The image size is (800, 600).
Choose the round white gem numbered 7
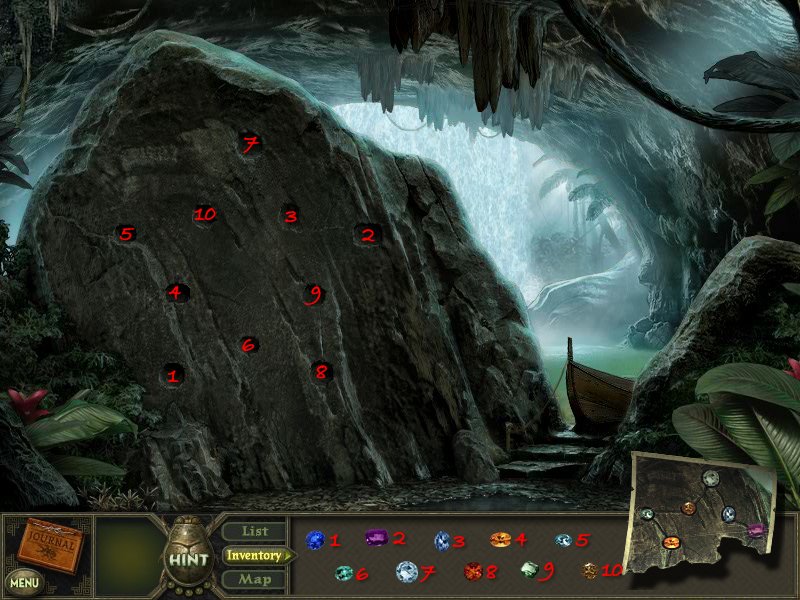coord(406,572)
